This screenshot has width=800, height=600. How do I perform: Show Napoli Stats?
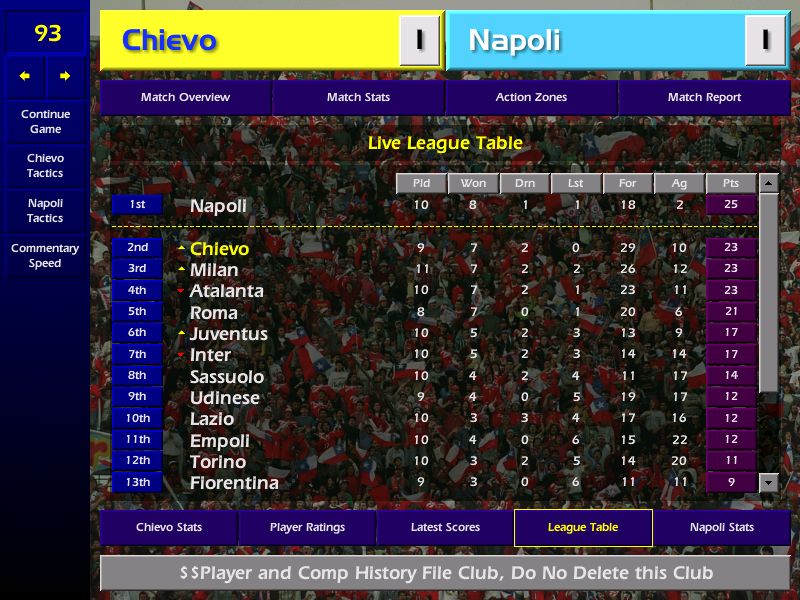point(721,527)
